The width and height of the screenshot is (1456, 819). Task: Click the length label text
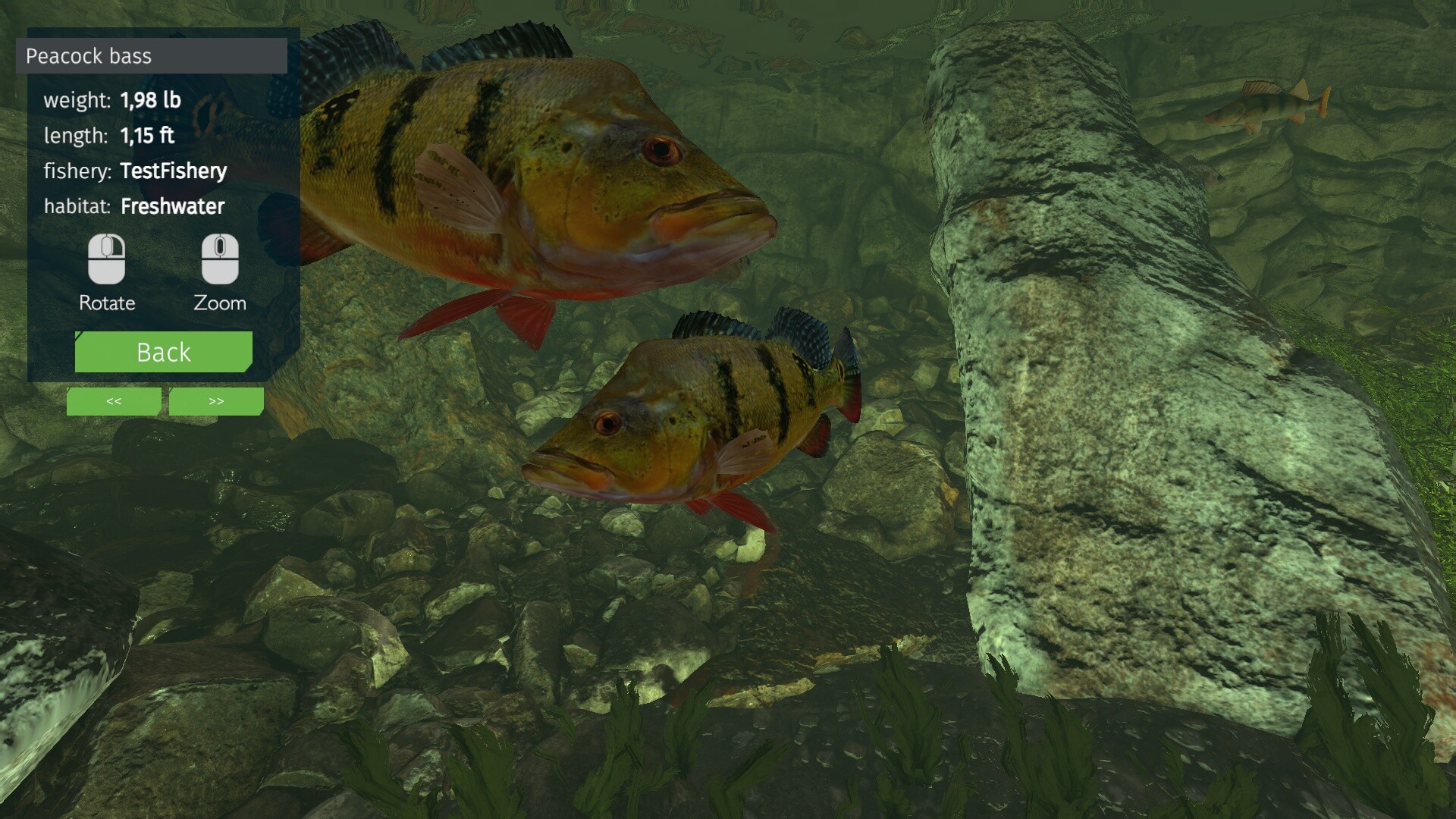pos(75,136)
